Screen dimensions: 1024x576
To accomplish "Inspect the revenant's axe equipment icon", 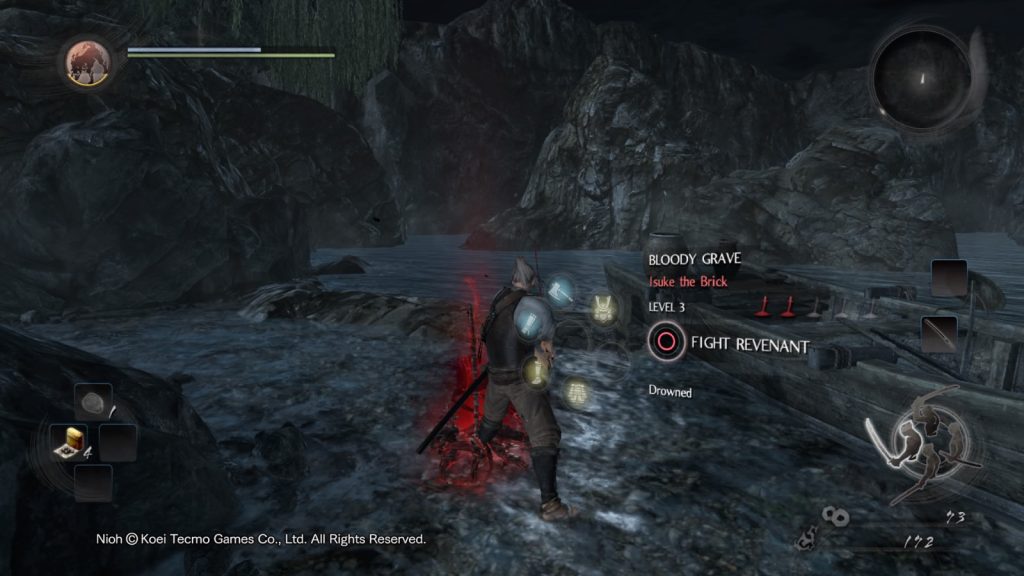I will pyautogui.click(x=558, y=292).
